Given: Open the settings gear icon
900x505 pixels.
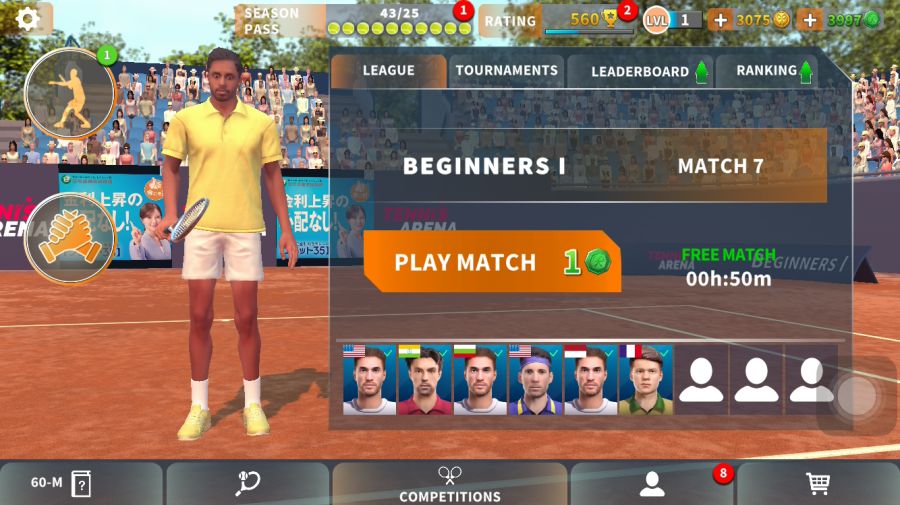Looking at the screenshot, I should (27, 18).
